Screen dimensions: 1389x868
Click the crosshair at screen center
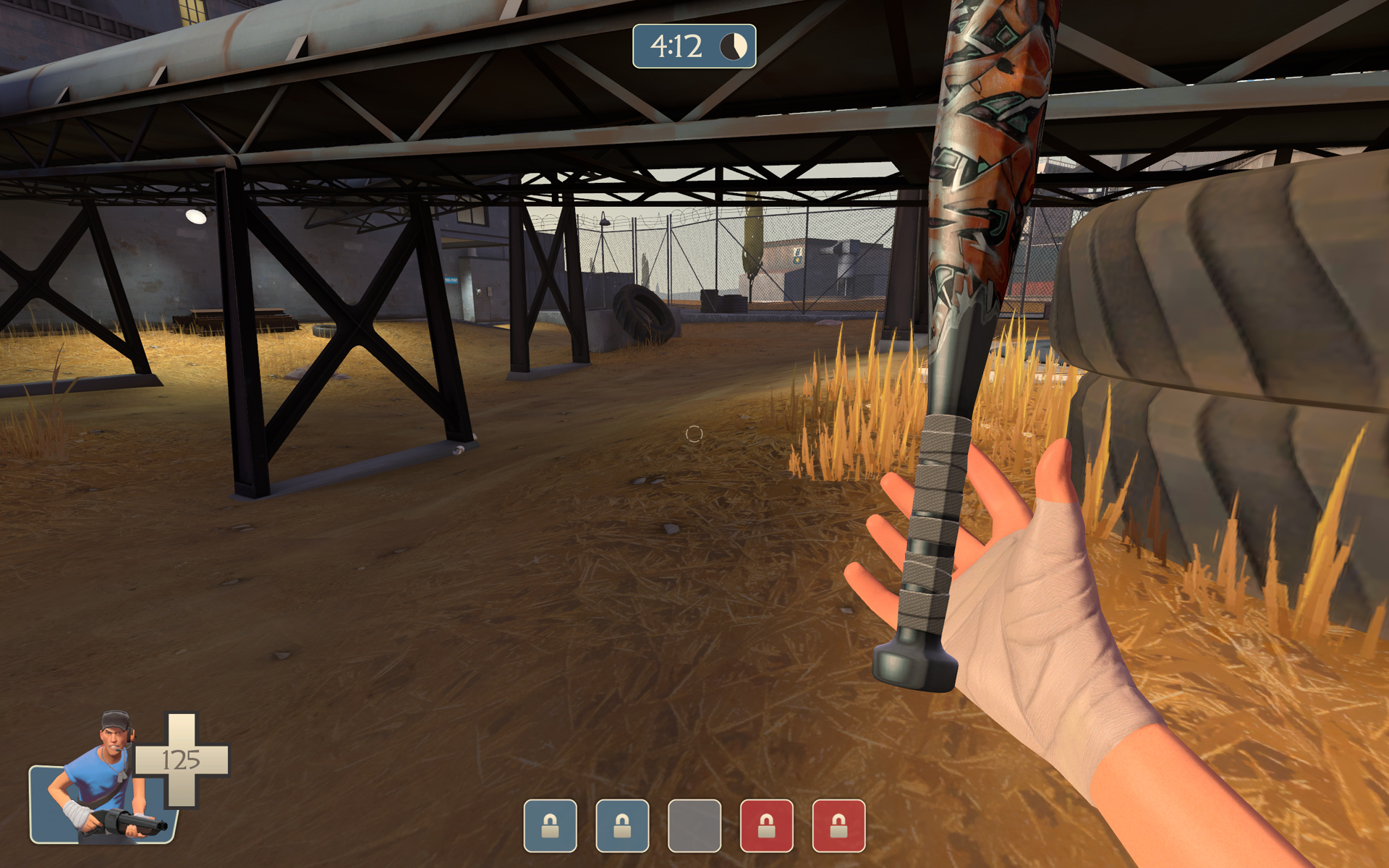point(694,434)
